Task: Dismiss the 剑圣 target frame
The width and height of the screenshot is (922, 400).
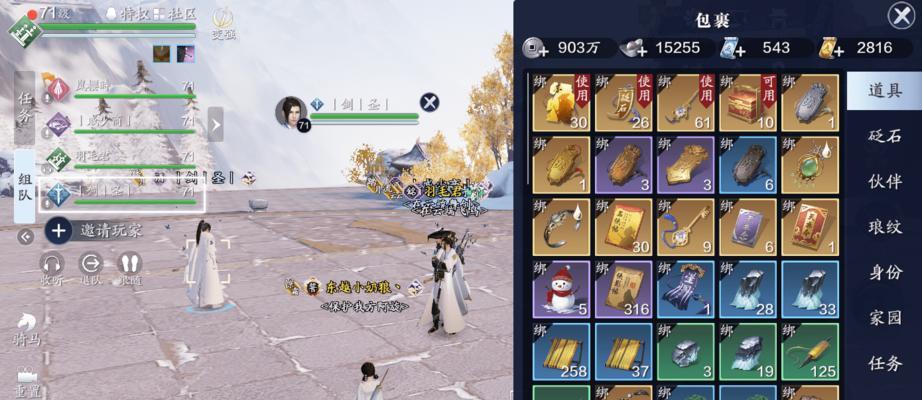Action: (x=429, y=101)
